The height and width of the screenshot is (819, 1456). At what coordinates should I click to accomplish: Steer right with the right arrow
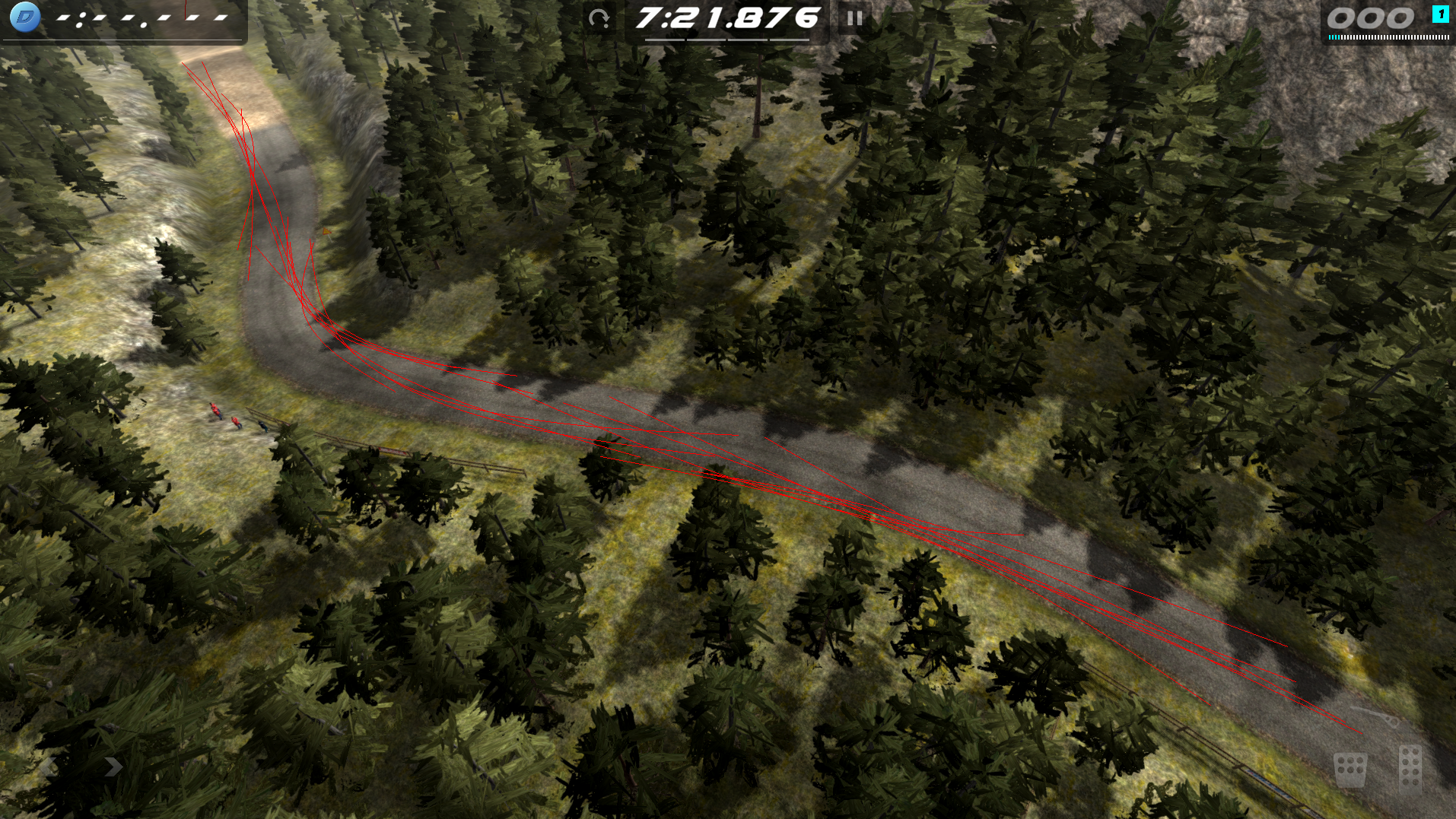(113, 767)
